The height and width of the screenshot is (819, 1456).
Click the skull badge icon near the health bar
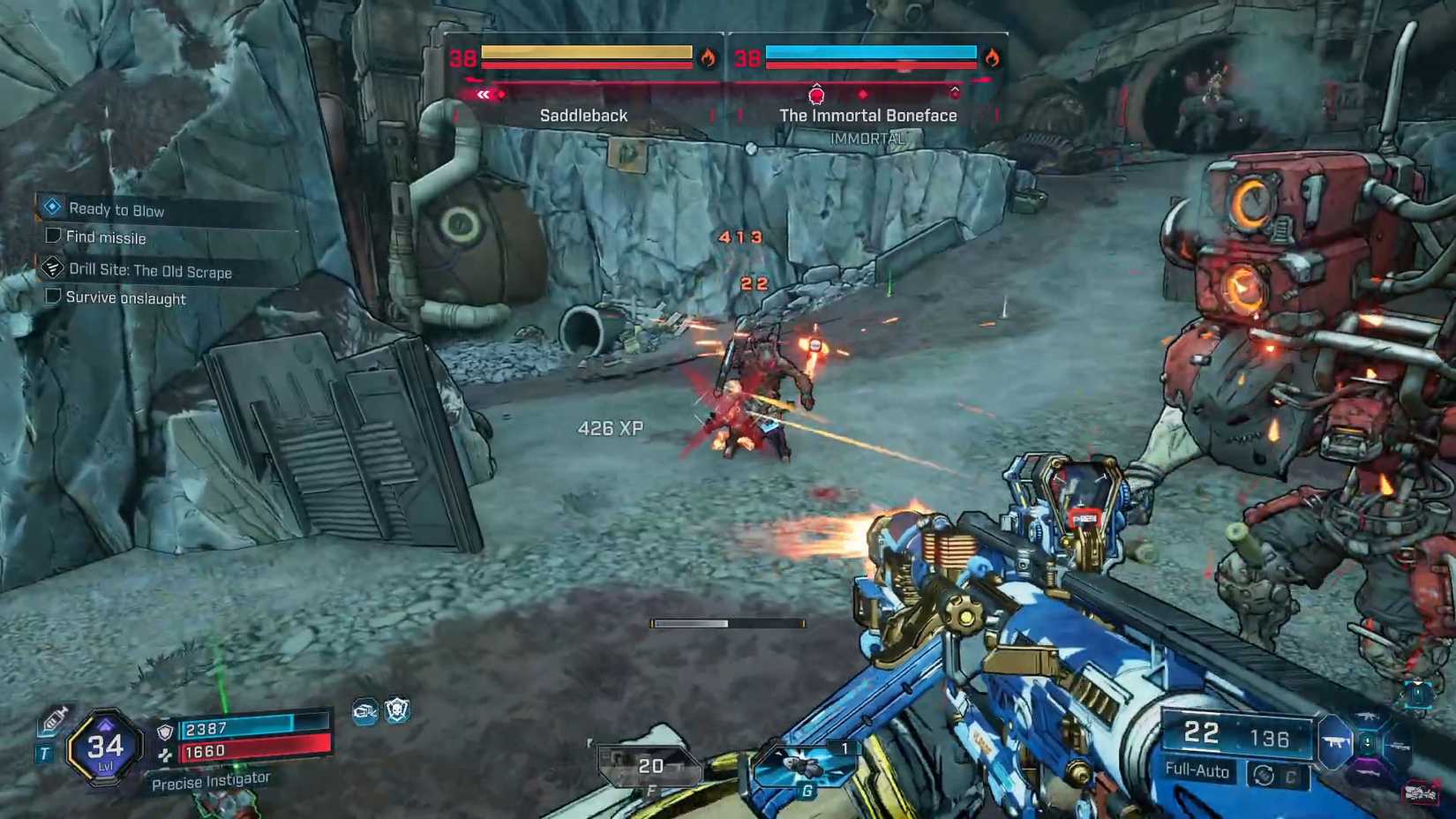pyautogui.click(x=397, y=711)
